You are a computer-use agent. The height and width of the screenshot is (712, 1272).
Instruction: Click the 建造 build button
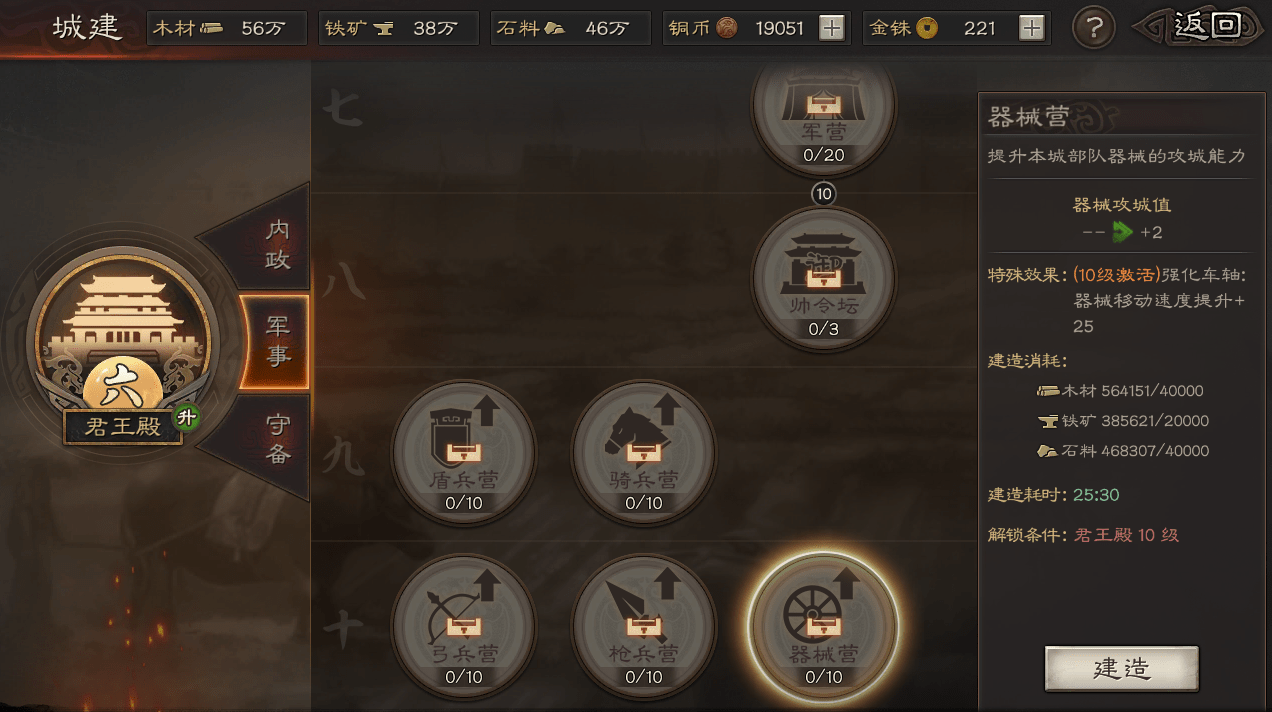[1121, 668]
